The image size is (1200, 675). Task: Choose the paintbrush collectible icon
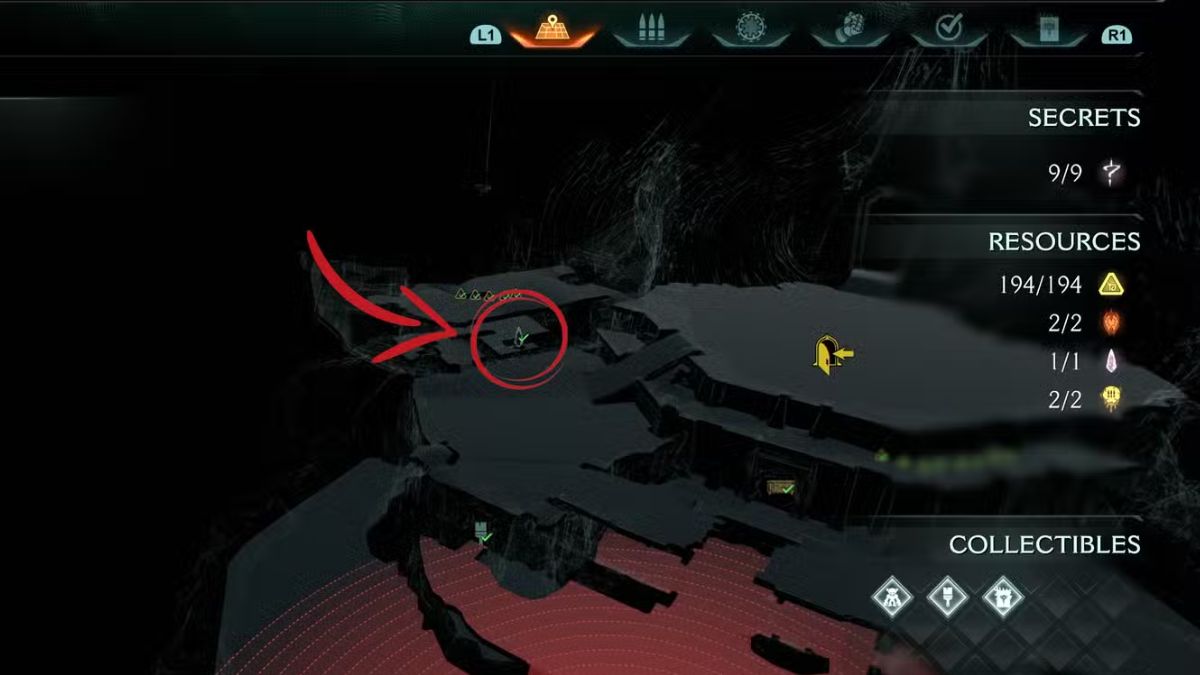945,597
